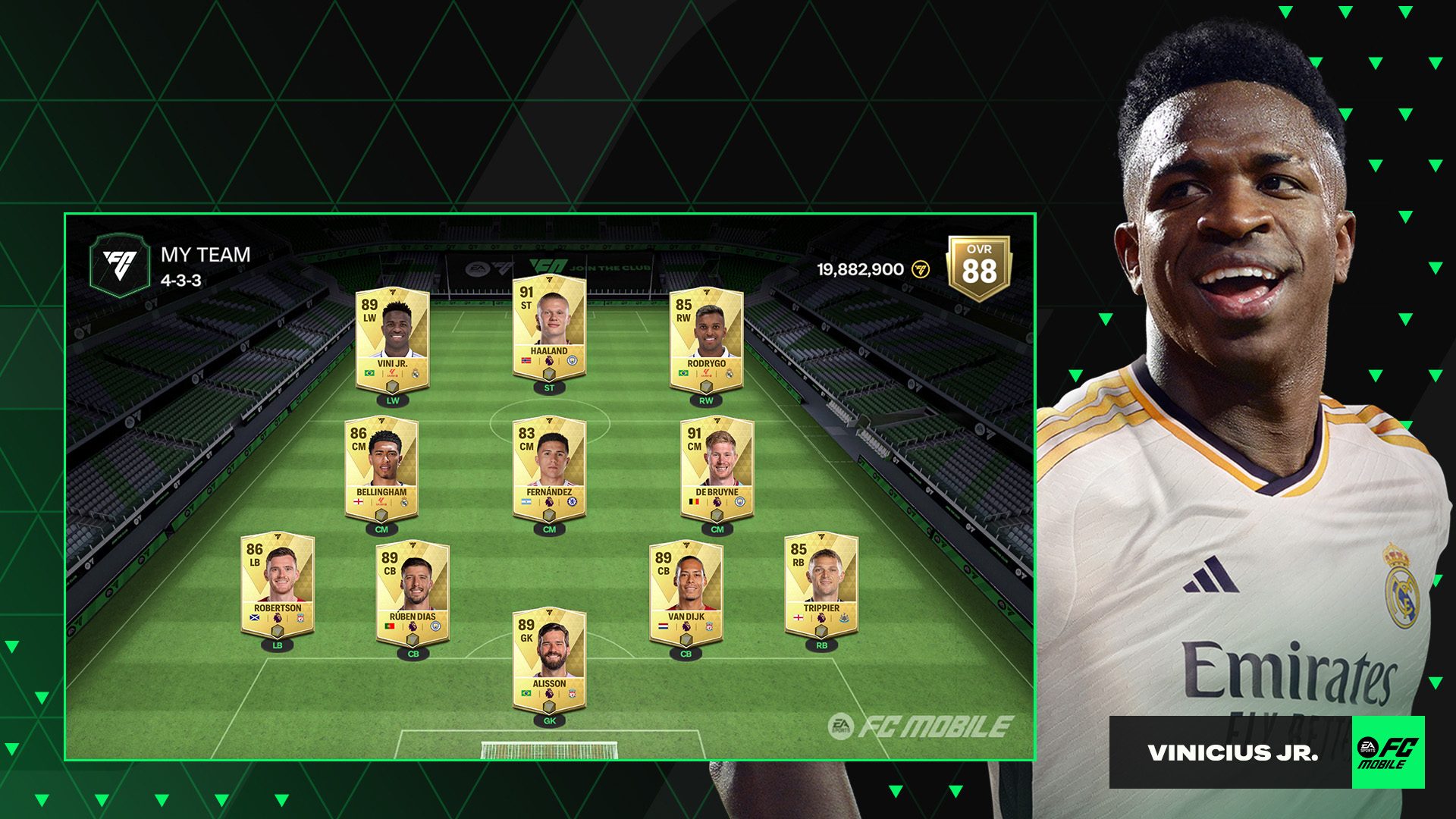
Task: Click De Bruyne's Manchester City club badge
Action: pos(740,500)
